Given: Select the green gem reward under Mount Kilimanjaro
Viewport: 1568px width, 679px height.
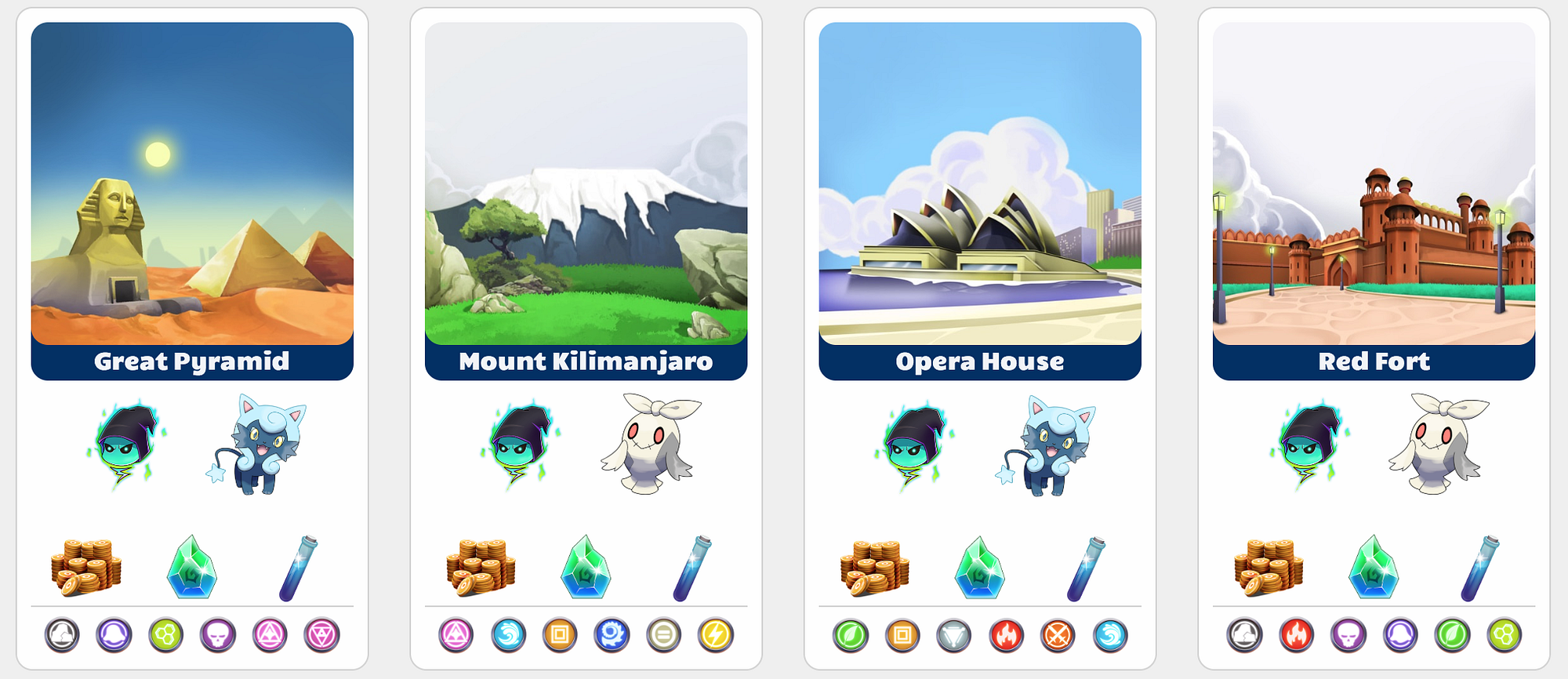Looking at the screenshot, I should click(x=586, y=568).
